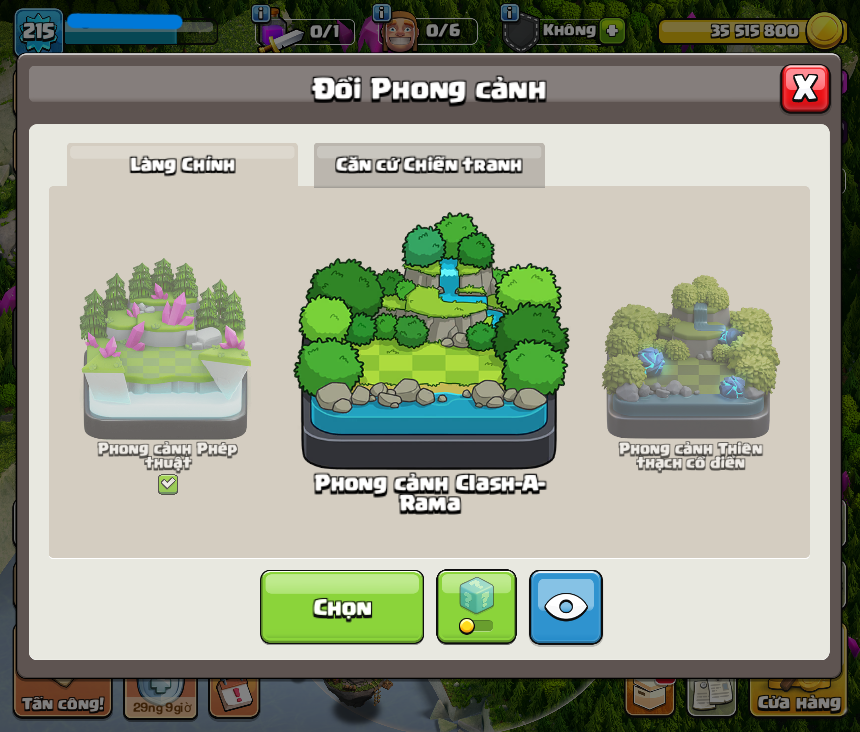Open the Căn cứ Chiến tranh tab
This screenshot has width=860, height=732.
[x=429, y=165]
